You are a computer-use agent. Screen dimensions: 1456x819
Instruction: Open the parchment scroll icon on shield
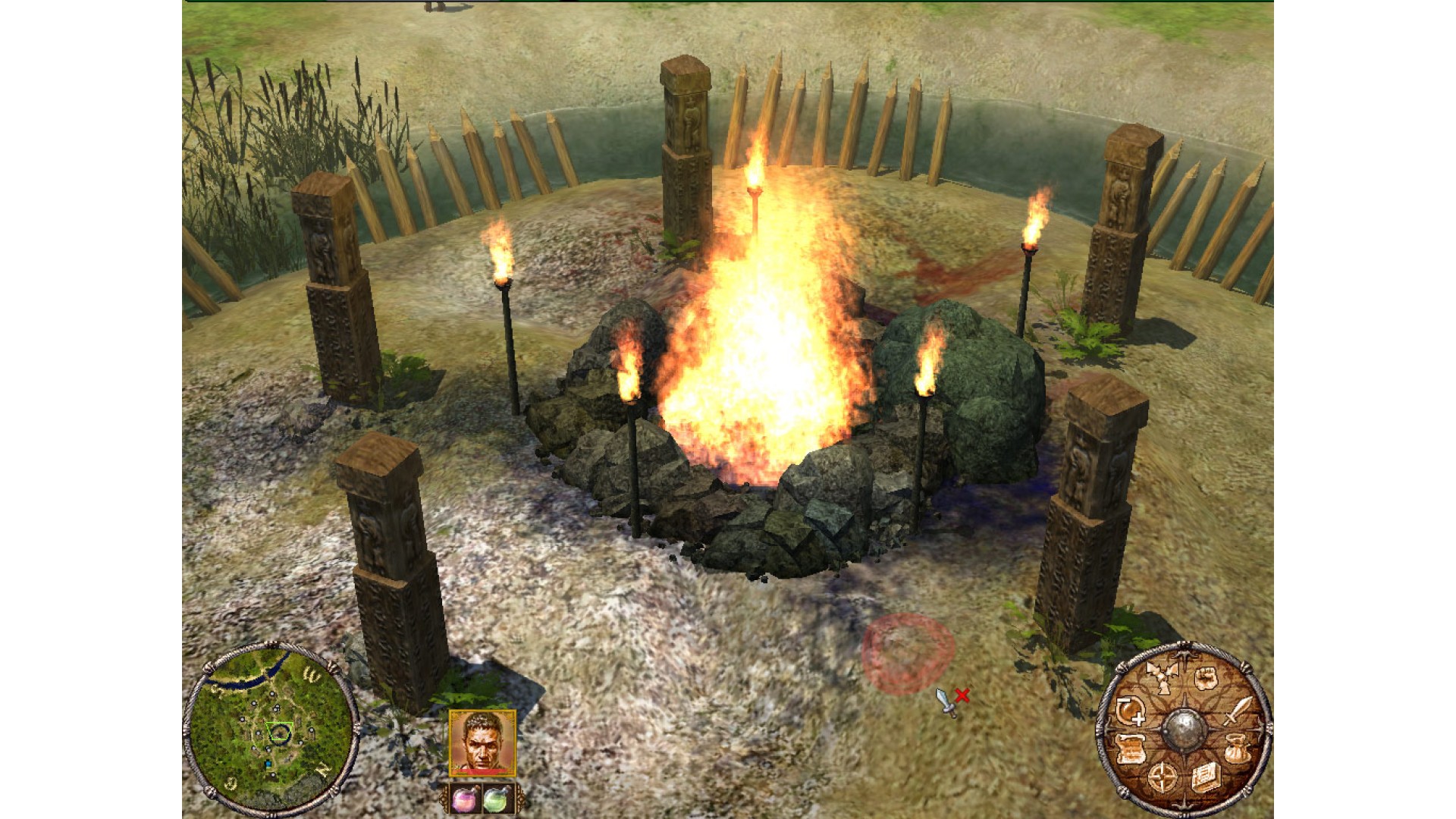1130,749
